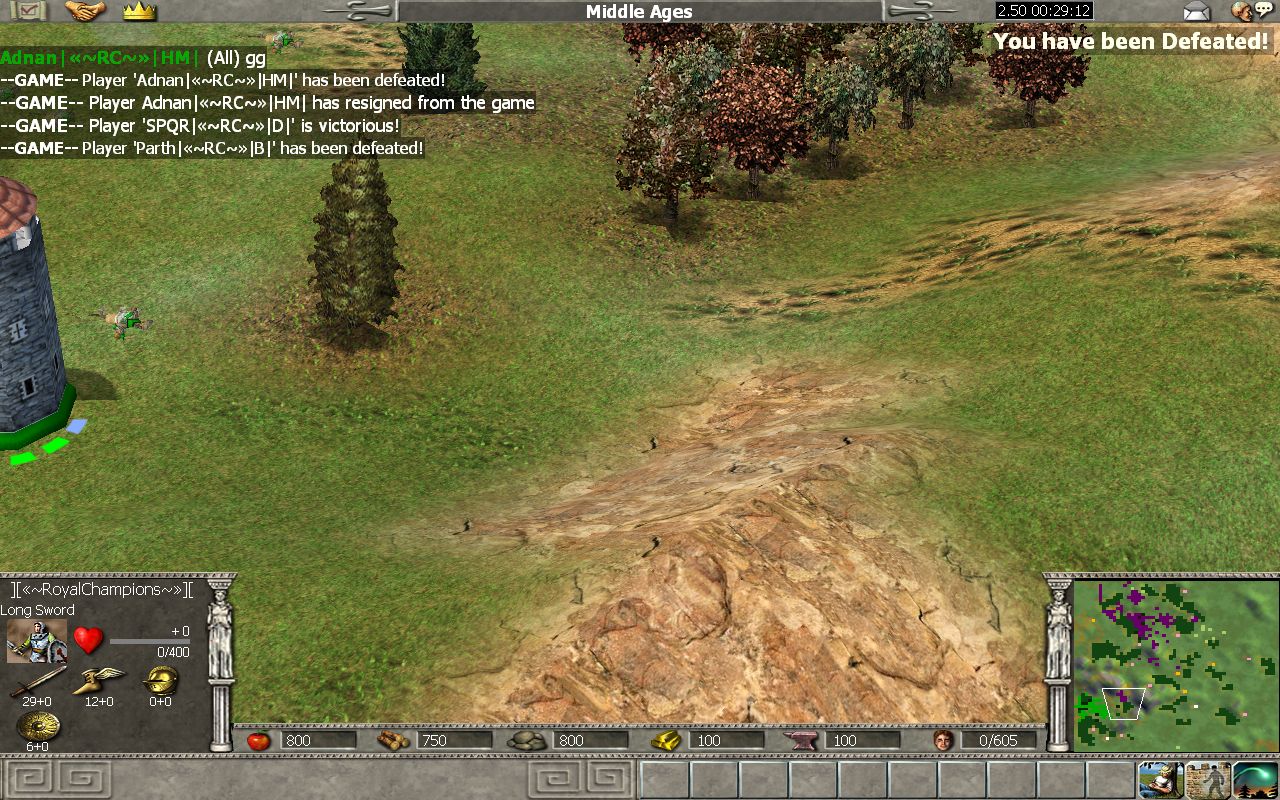Click the population face icon
This screenshot has height=800, width=1280.
coord(943,740)
